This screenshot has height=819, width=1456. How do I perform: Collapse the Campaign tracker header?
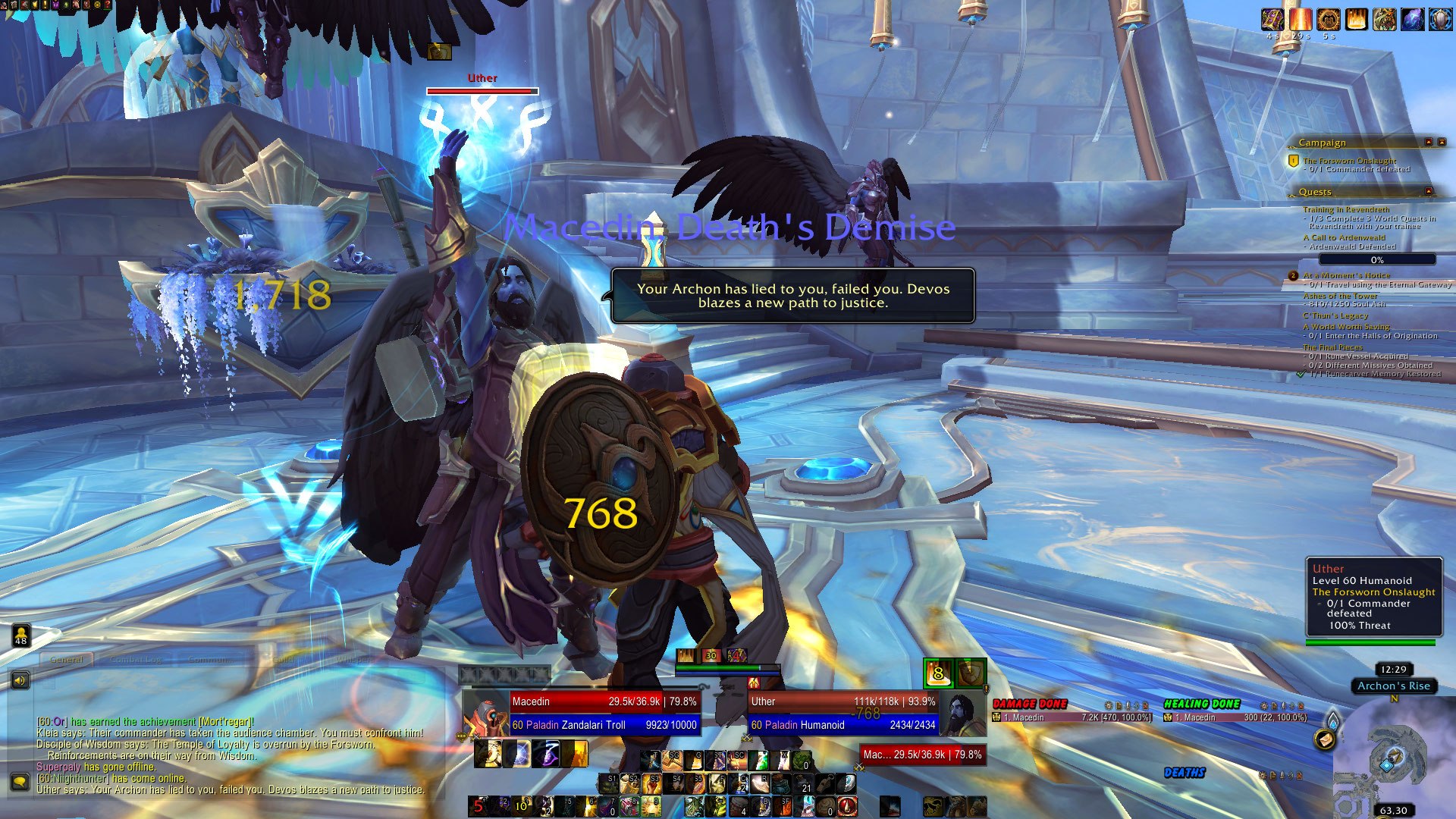click(1429, 143)
